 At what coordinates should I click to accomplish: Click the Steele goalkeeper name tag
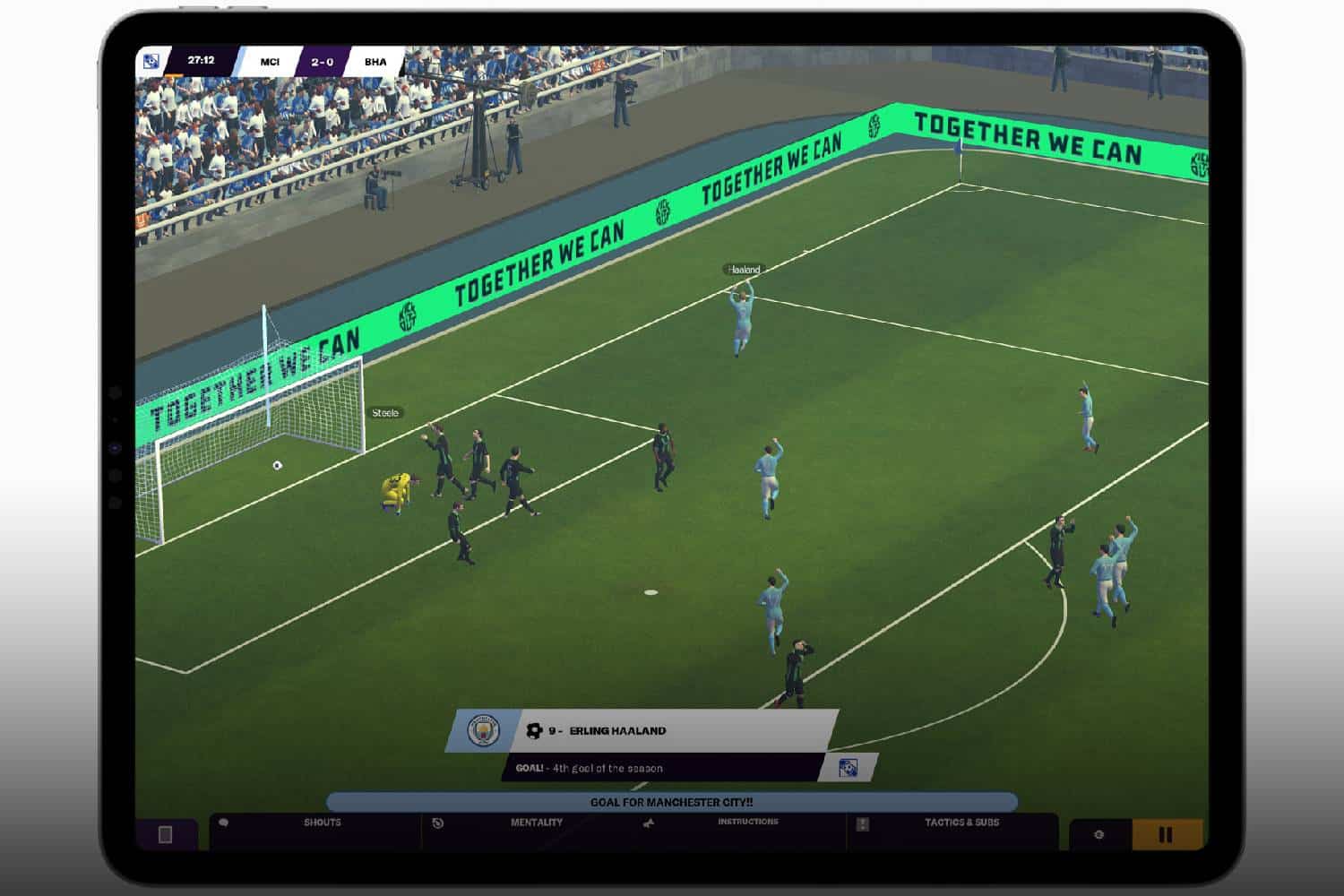tap(385, 413)
